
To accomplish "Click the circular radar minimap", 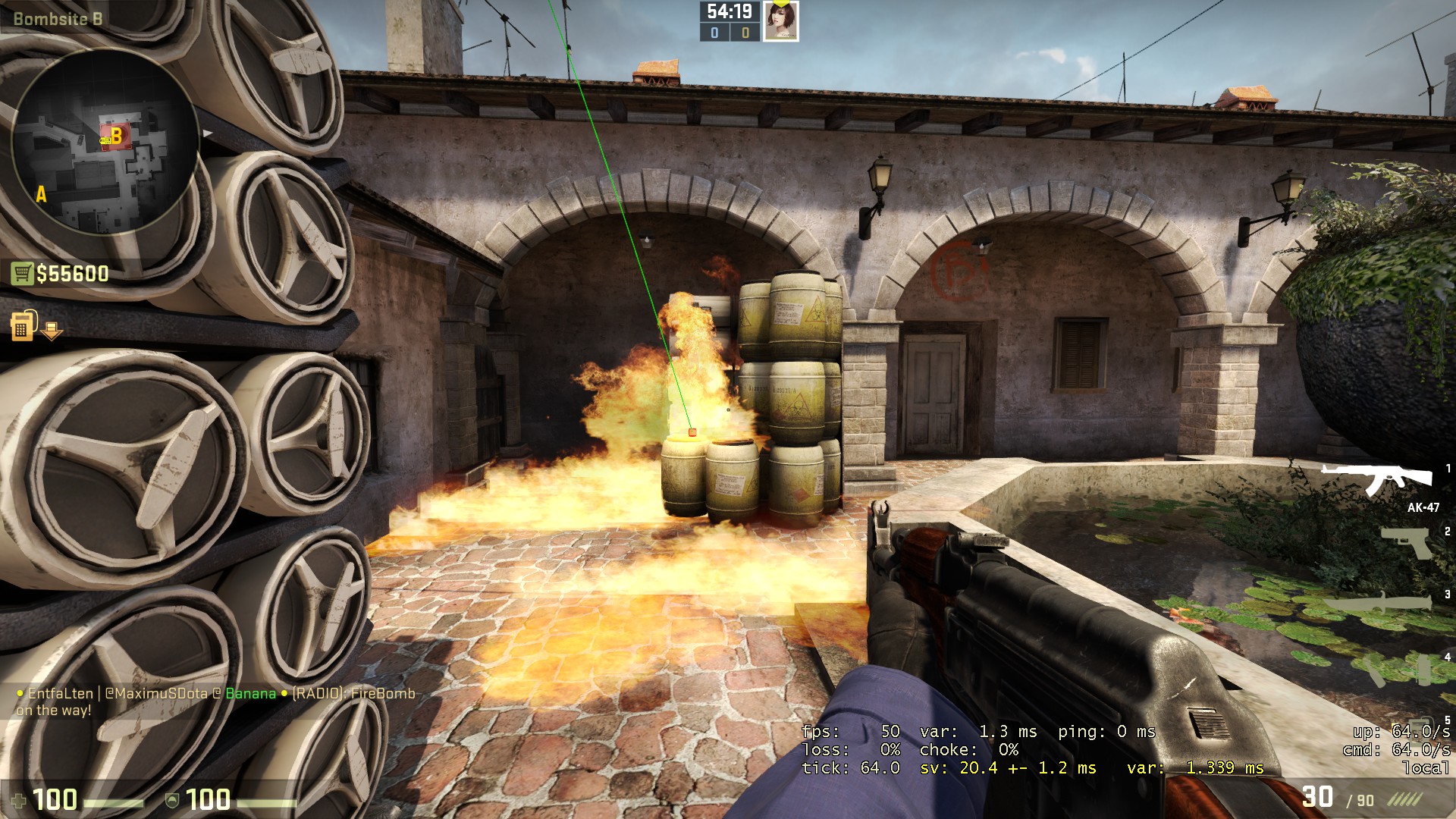I will pyautogui.click(x=105, y=143).
